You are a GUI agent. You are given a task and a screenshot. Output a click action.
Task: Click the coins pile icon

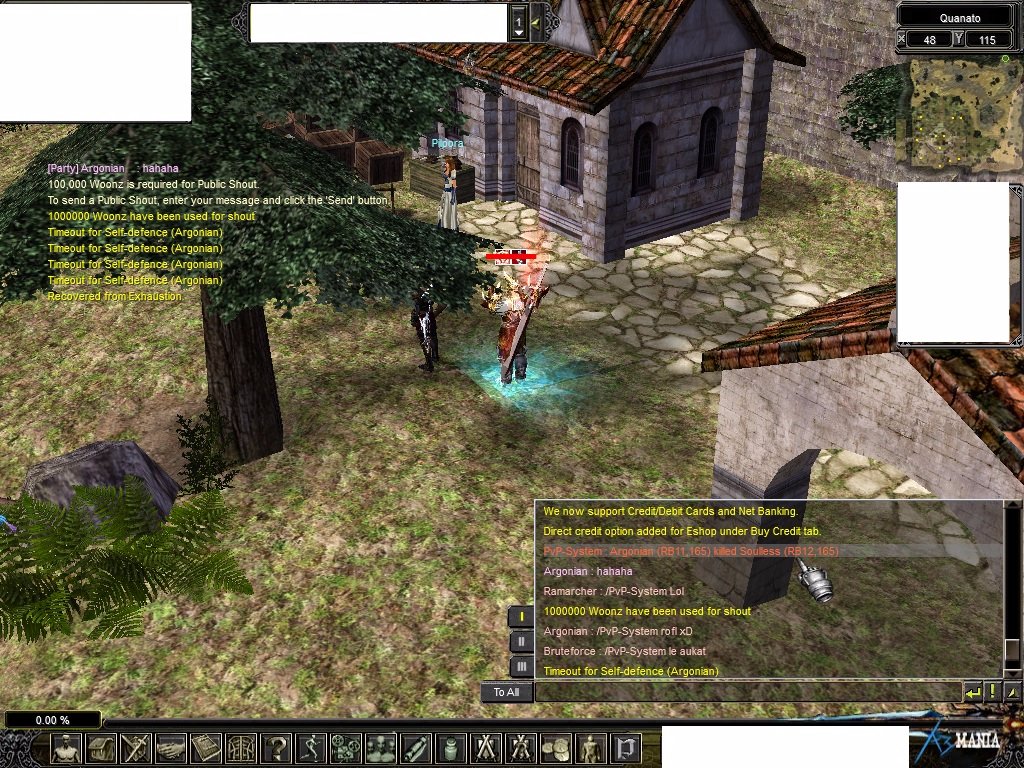click(556, 748)
